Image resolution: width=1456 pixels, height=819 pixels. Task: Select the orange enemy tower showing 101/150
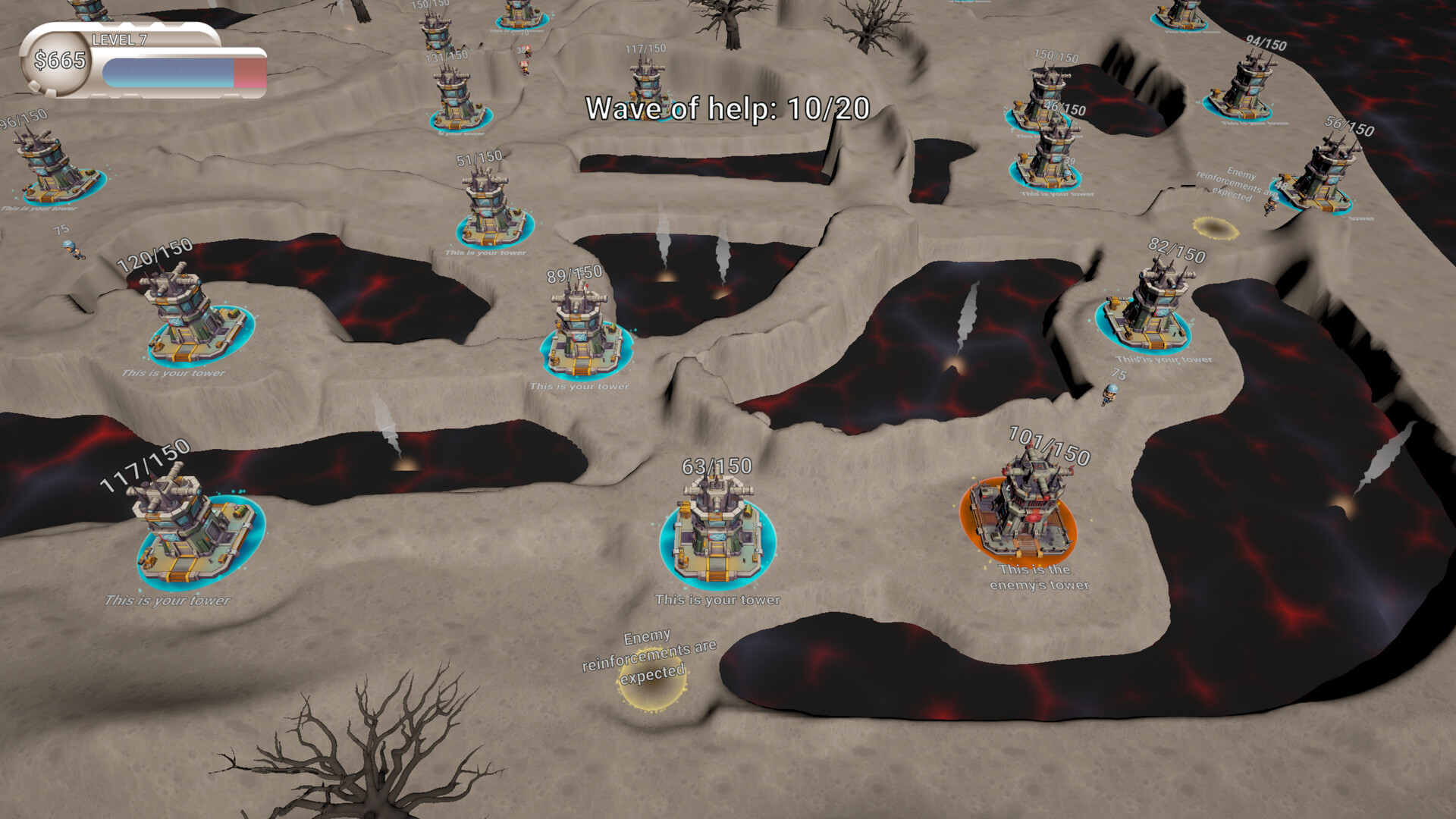(x=1020, y=508)
